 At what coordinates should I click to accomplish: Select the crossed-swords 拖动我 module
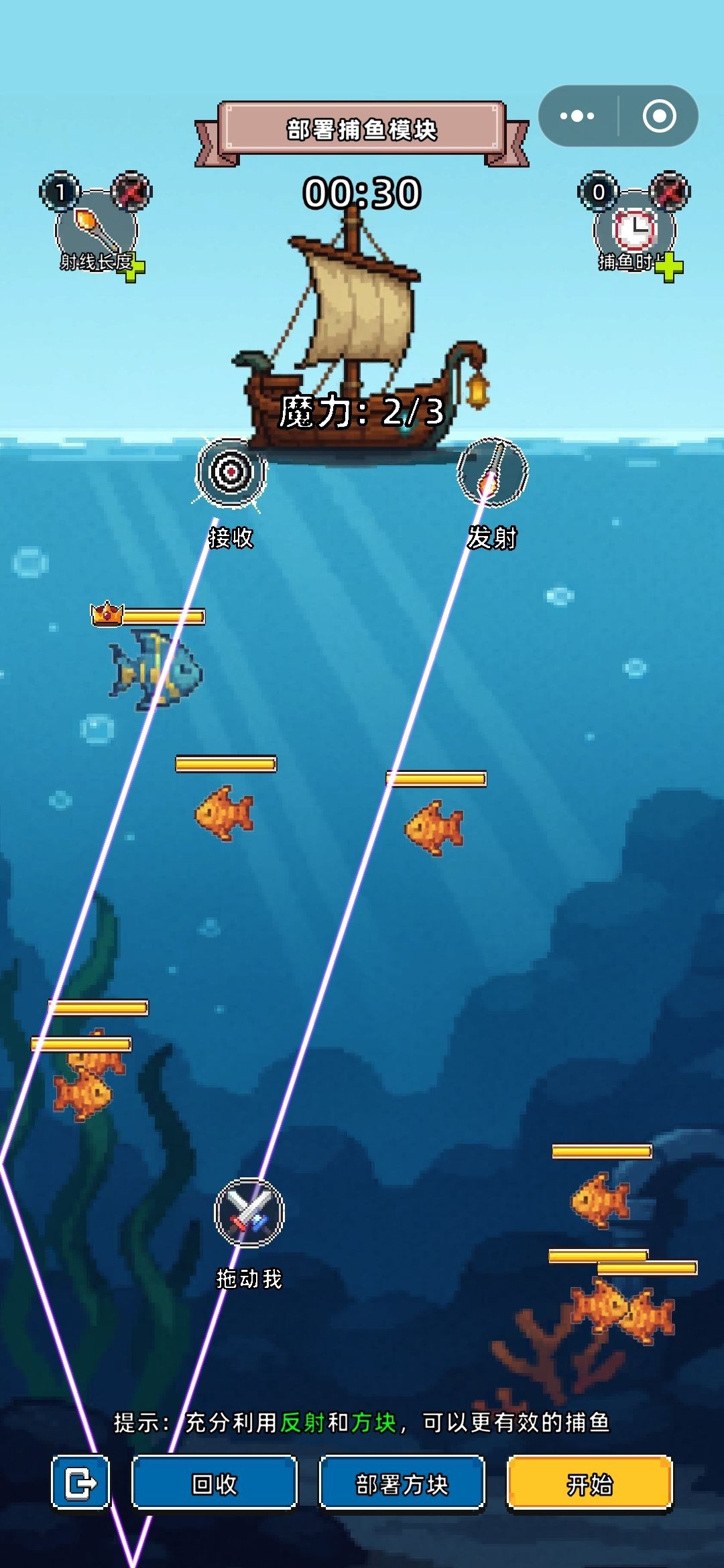coord(249,1213)
